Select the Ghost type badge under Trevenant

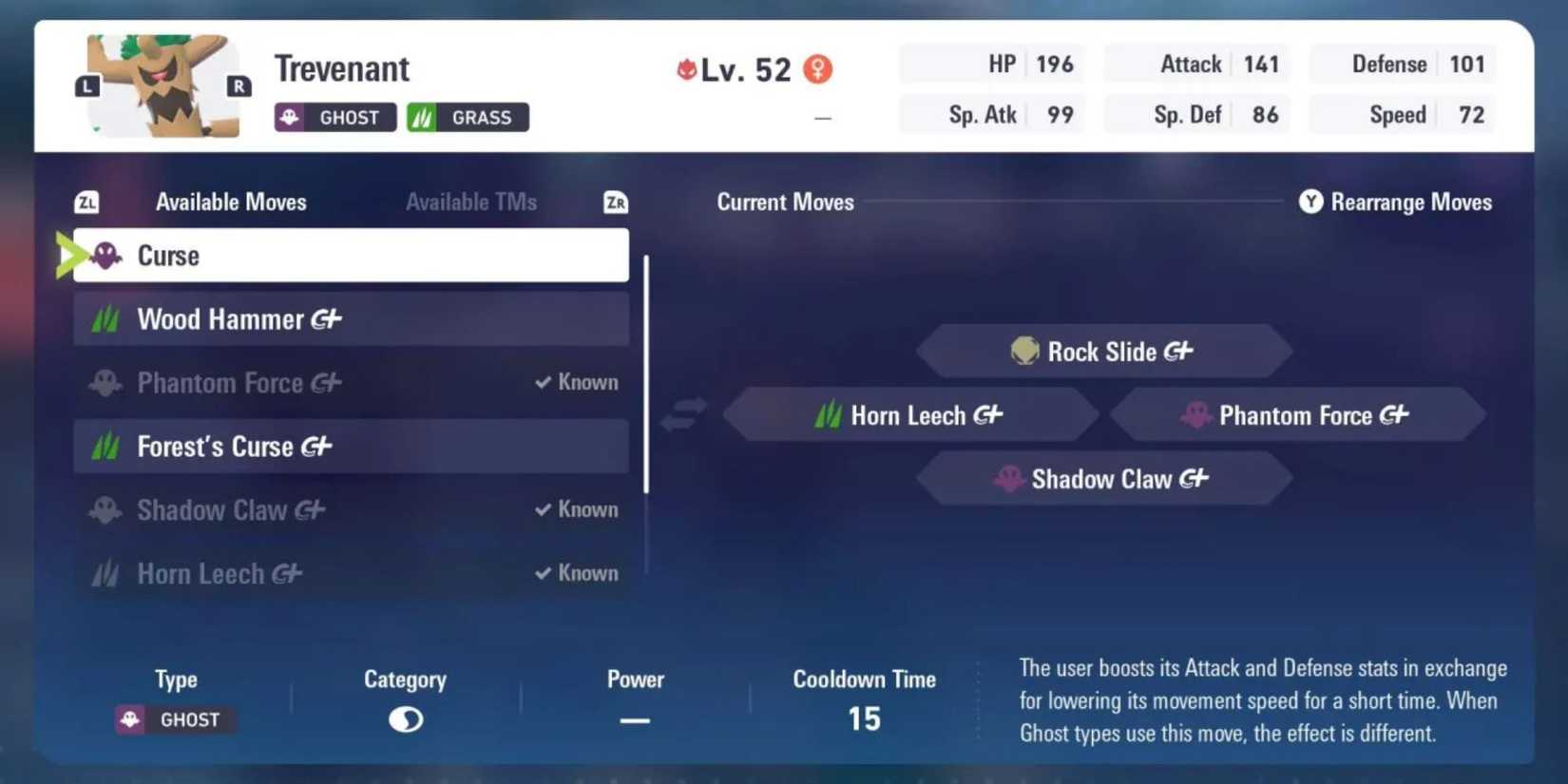[x=335, y=117]
